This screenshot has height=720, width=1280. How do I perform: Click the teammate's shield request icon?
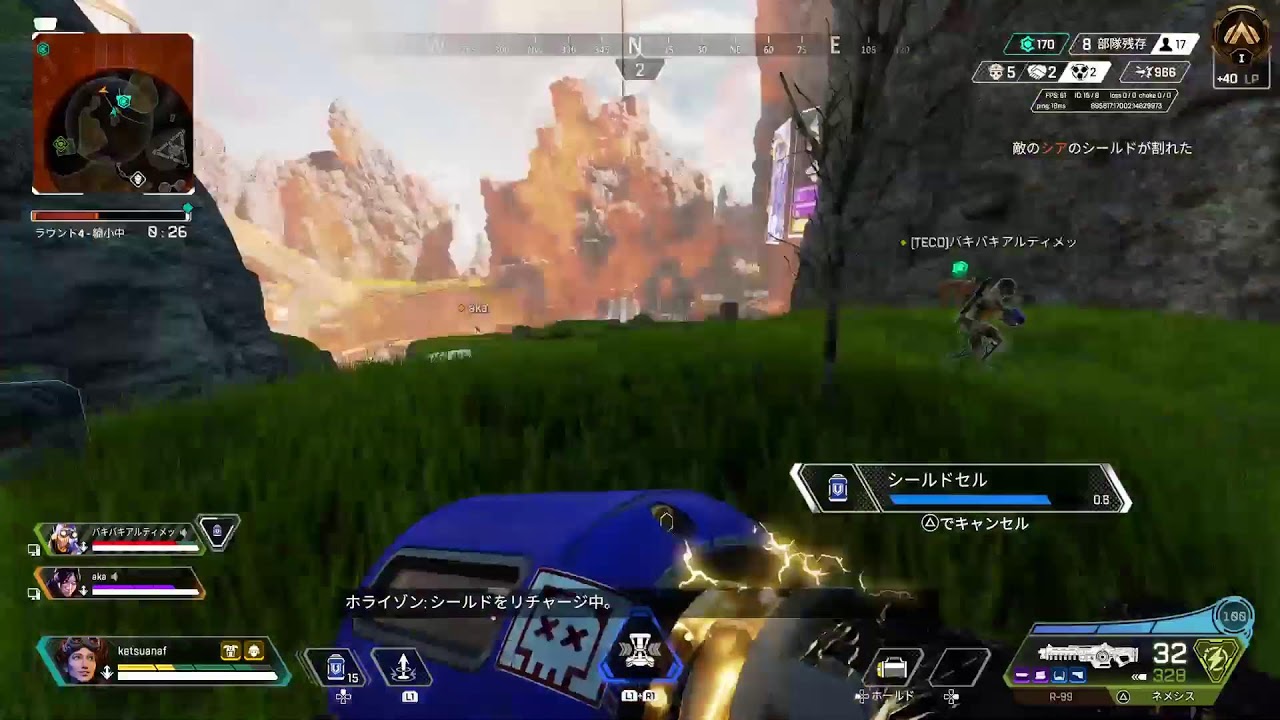(x=217, y=532)
